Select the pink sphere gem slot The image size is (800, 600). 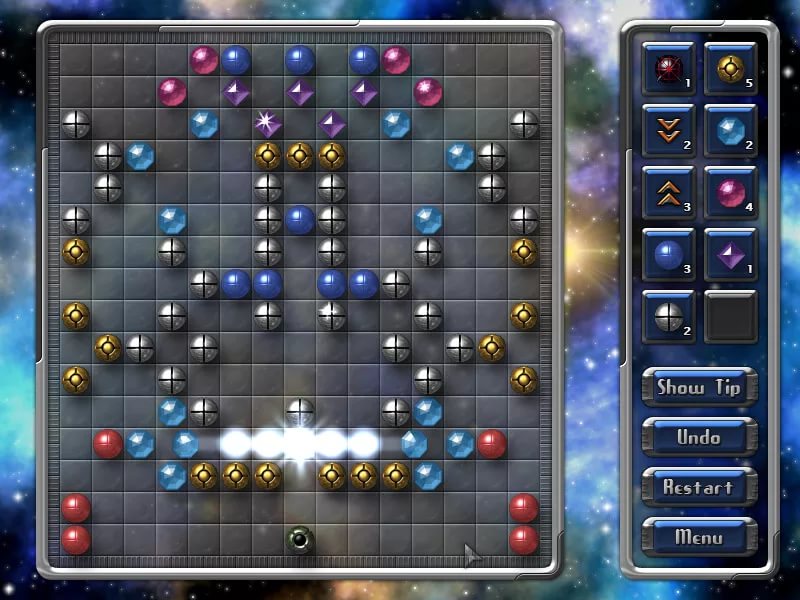[x=730, y=192]
